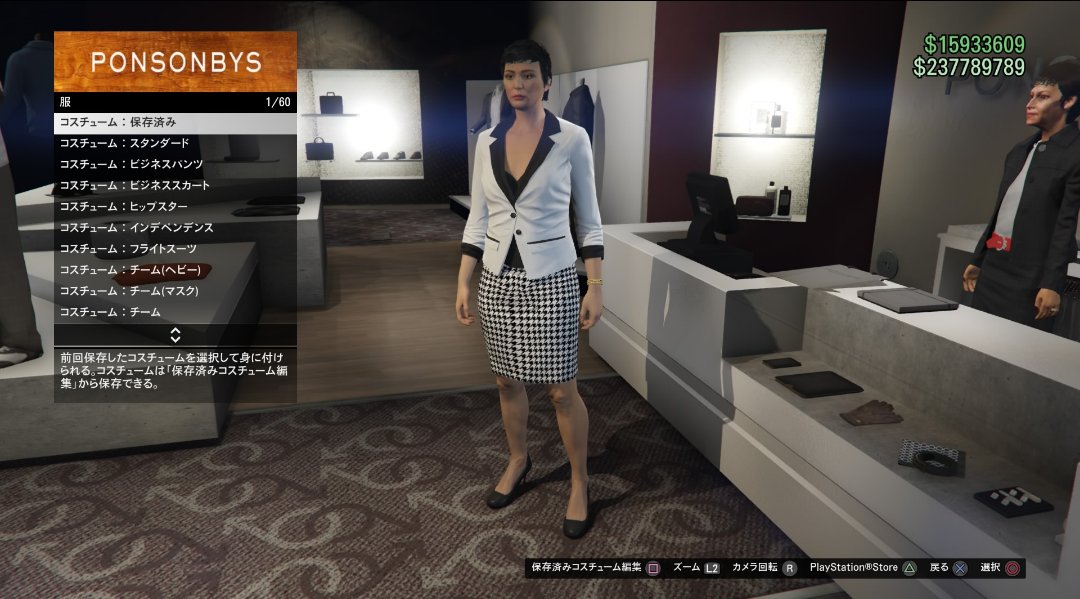1080x599 pixels.
Task: Pick コスチューム：チーム(マスク) option
Action: pyautogui.click(x=175, y=291)
